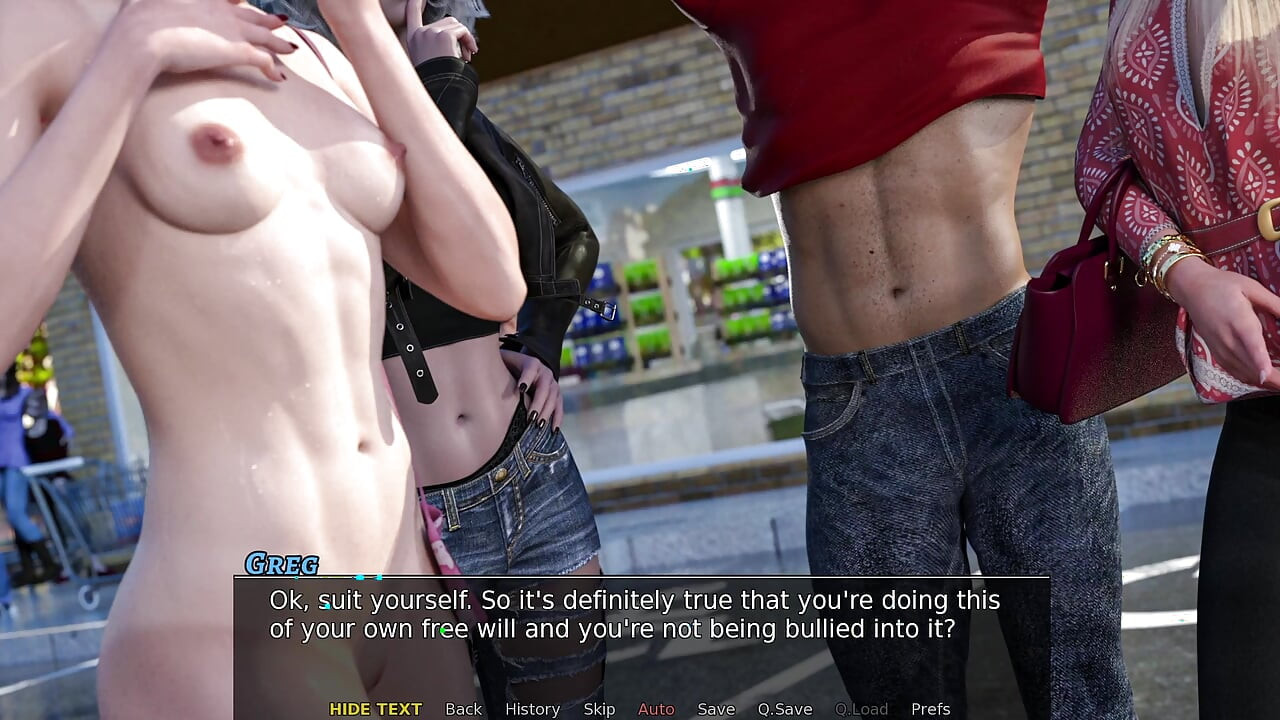This screenshot has width=1280, height=720.
Task: Load quick save with Q.Load
Action: coord(861,709)
